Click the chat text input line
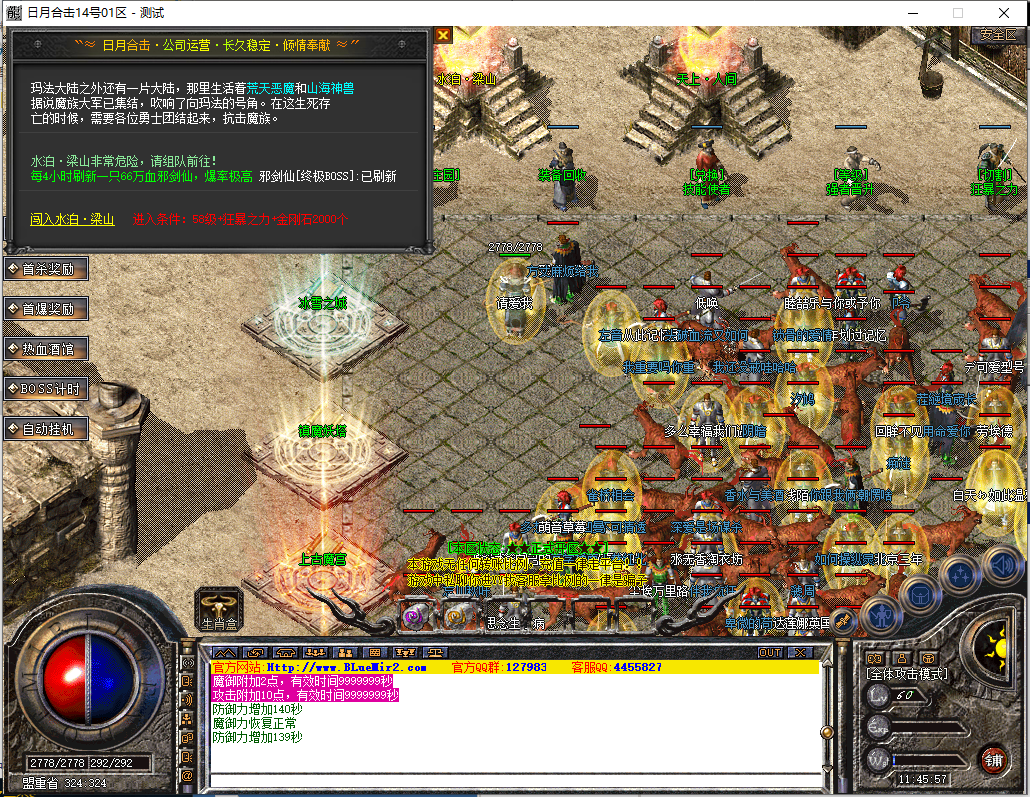Screen dimensions: 1030x797 (510, 780)
